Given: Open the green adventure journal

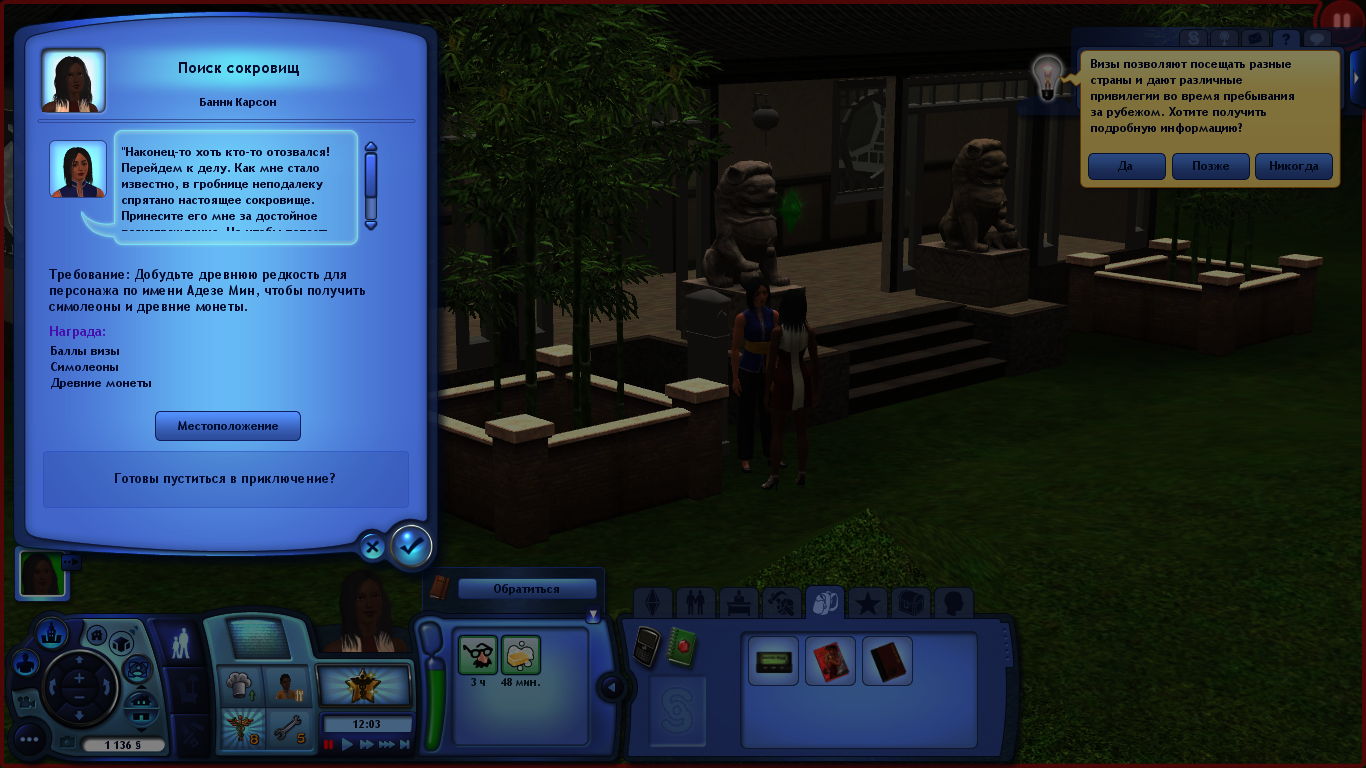Looking at the screenshot, I should (682, 645).
